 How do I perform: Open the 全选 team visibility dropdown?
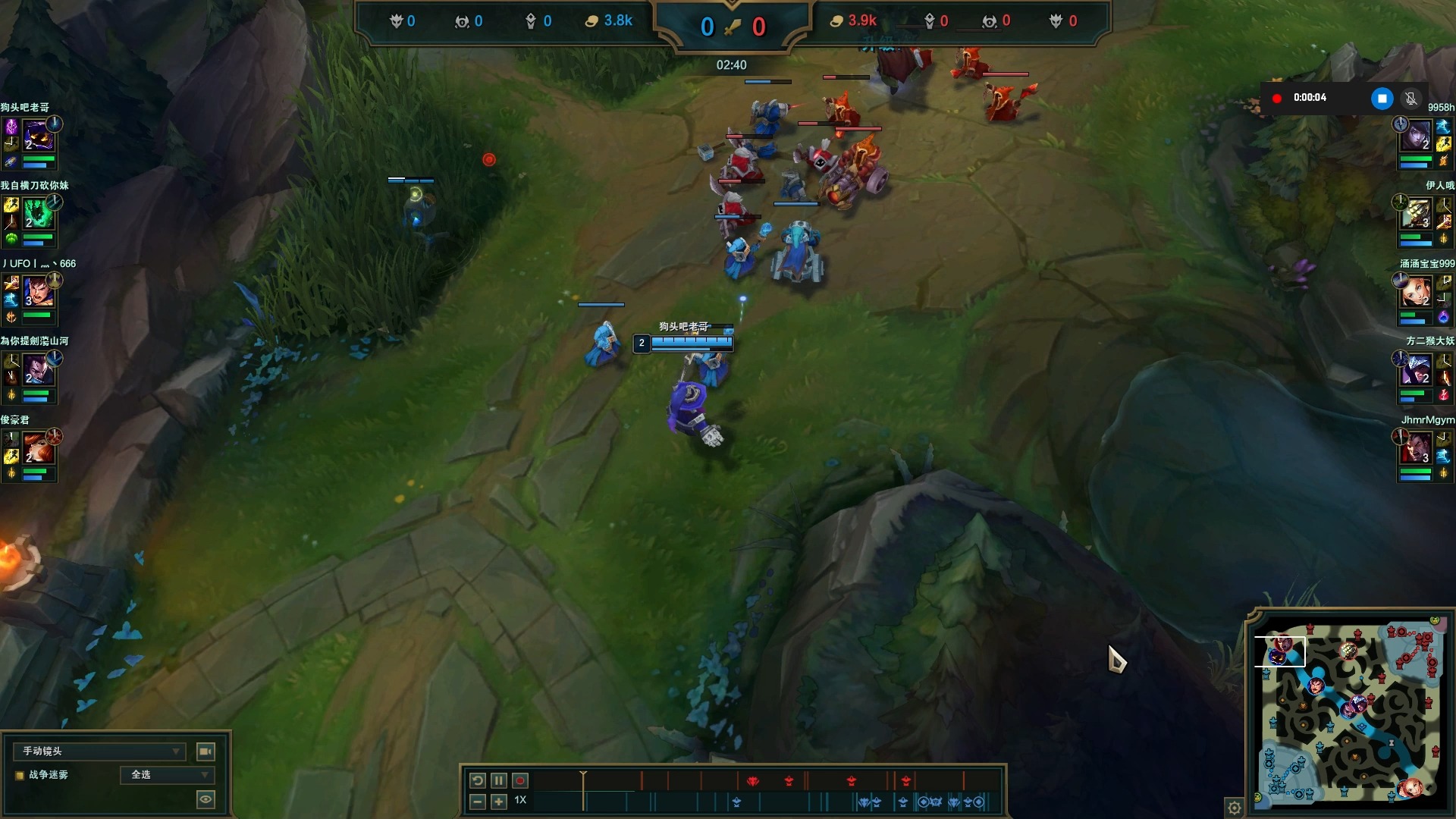(168, 775)
